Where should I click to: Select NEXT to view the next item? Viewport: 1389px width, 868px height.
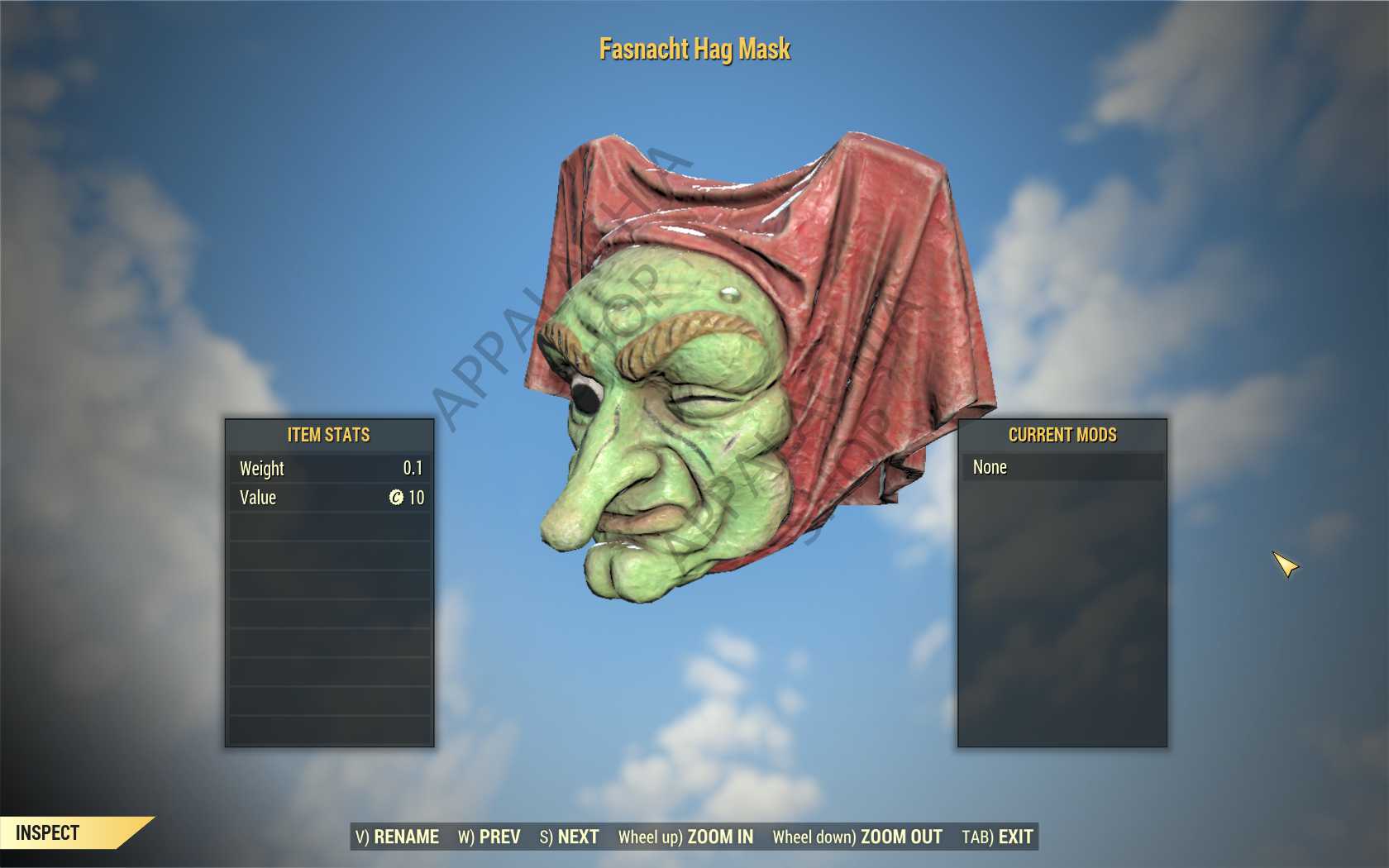click(579, 837)
